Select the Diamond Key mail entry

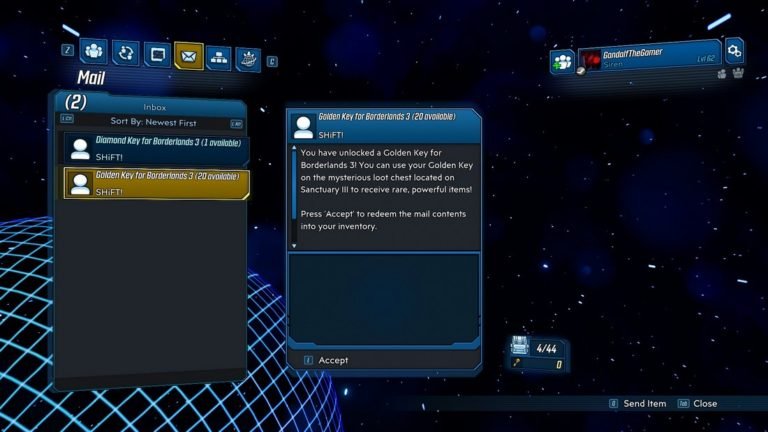[156, 149]
